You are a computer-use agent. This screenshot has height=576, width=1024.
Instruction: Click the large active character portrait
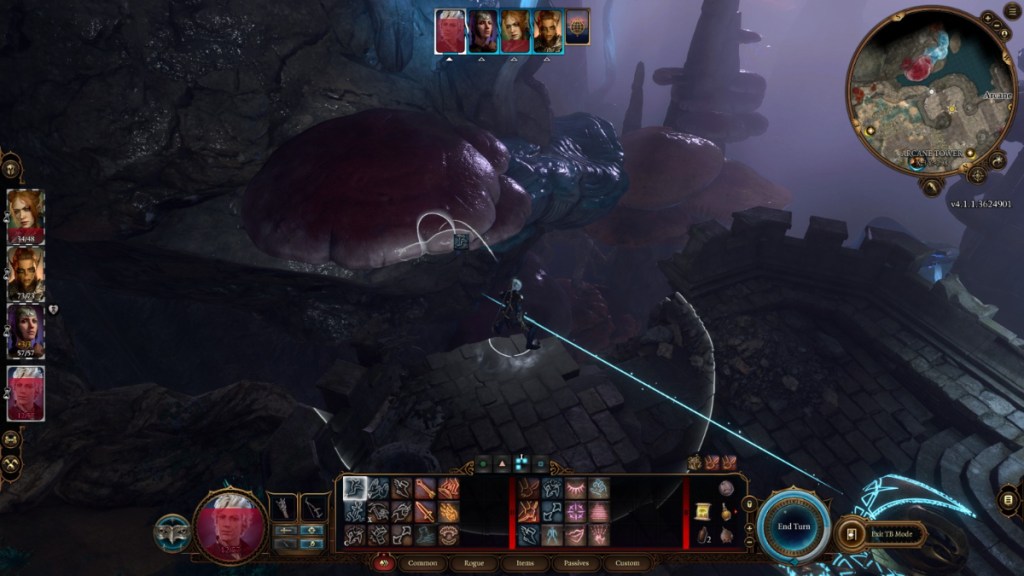[x=231, y=526]
